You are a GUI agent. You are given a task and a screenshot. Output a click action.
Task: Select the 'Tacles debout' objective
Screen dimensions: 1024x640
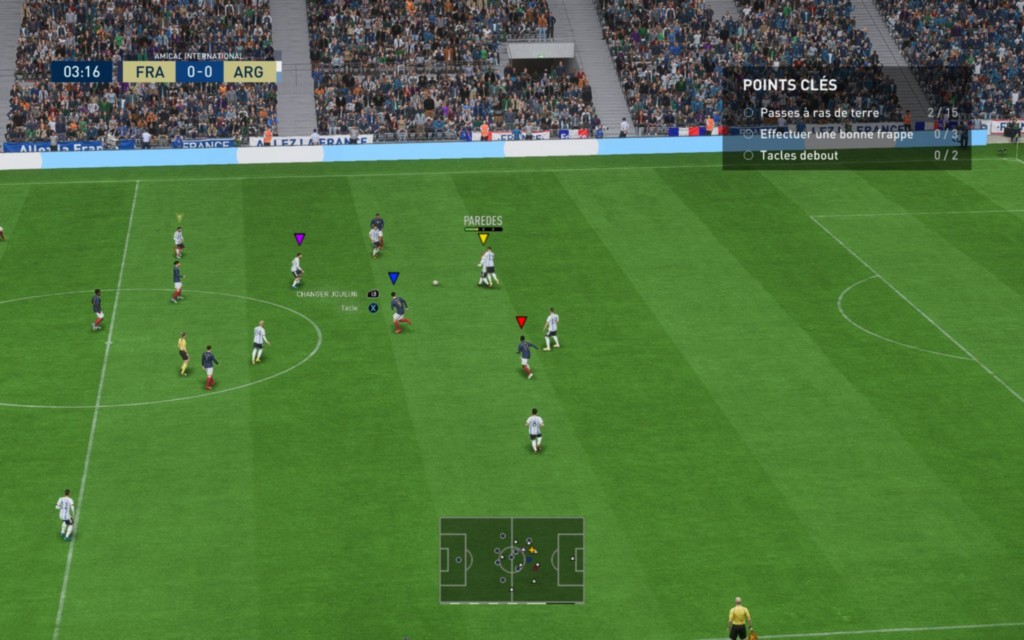pos(798,155)
